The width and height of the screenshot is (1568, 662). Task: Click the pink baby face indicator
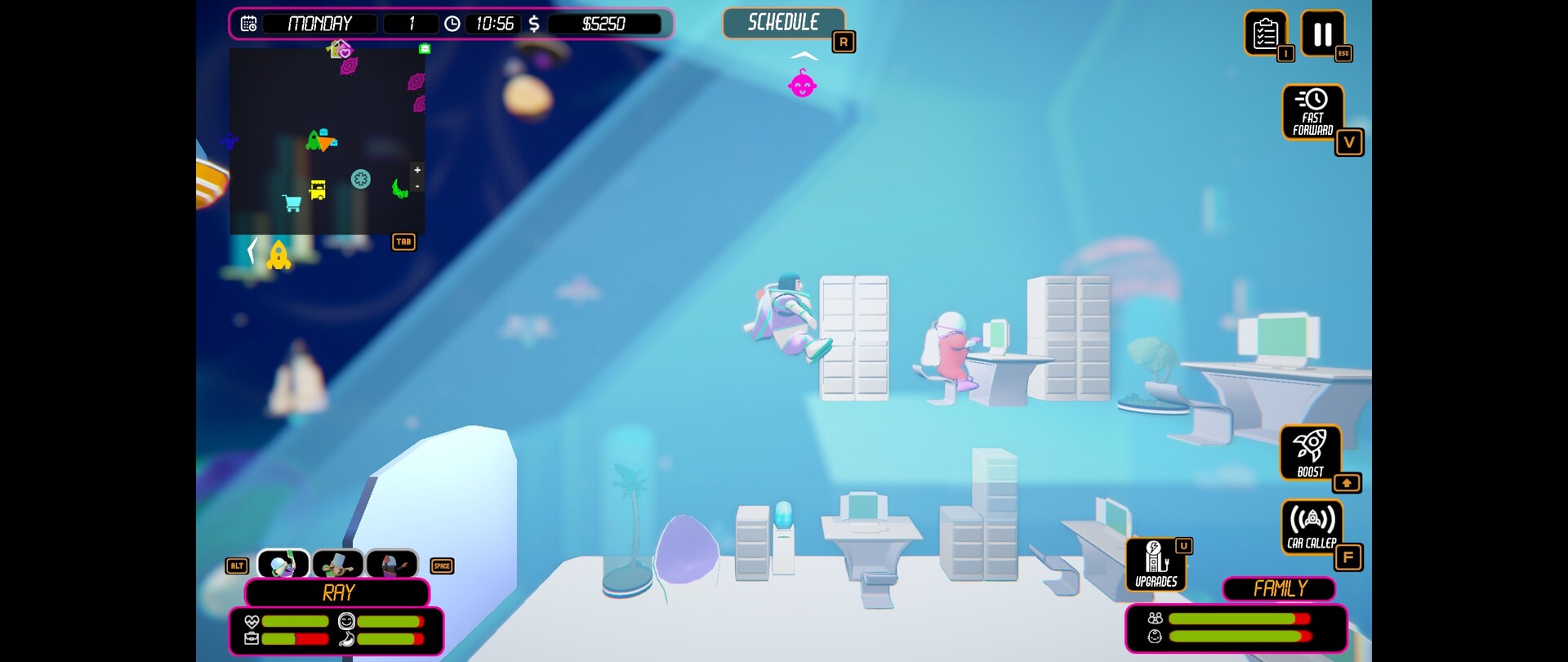pos(802,84)
